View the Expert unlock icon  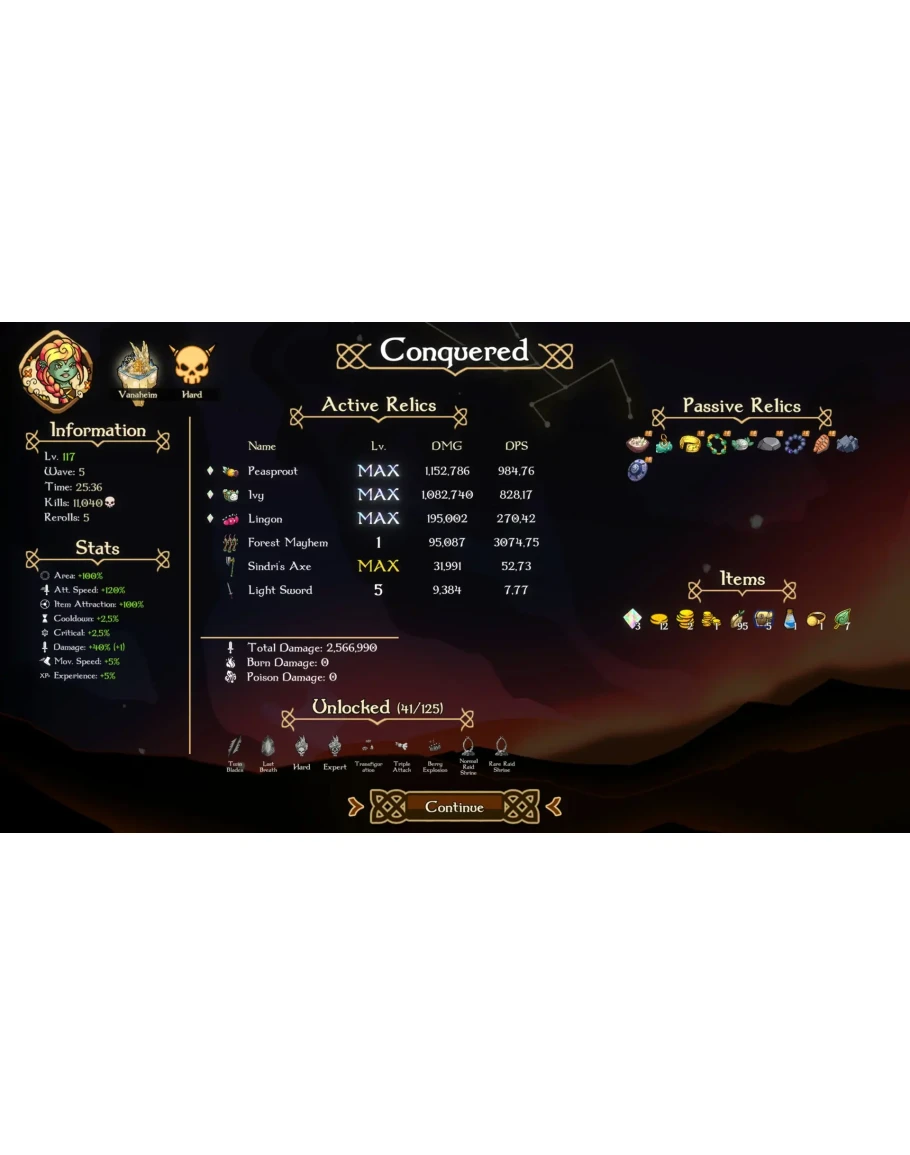(x=335, y=748)
